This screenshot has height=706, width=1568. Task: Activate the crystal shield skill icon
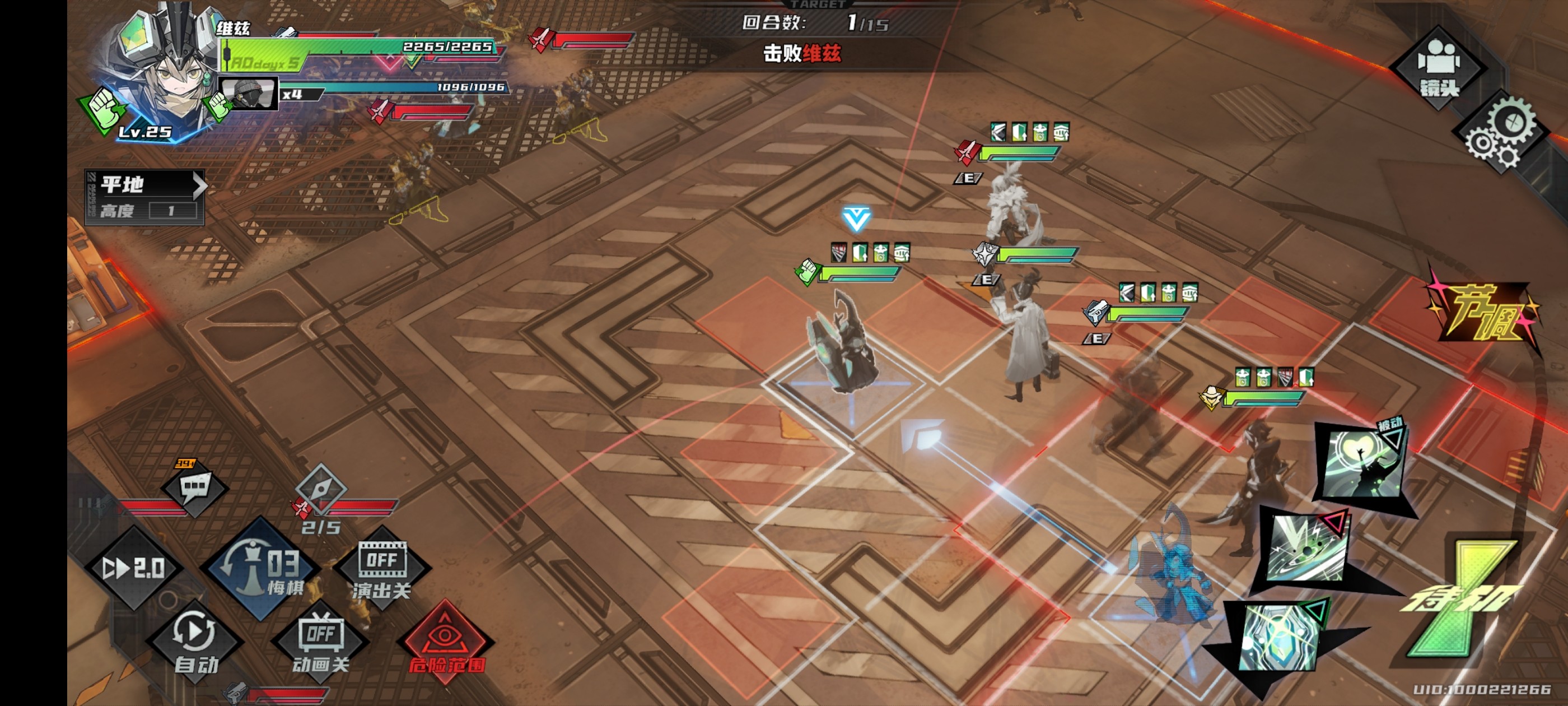click(x=1280, y=637)
